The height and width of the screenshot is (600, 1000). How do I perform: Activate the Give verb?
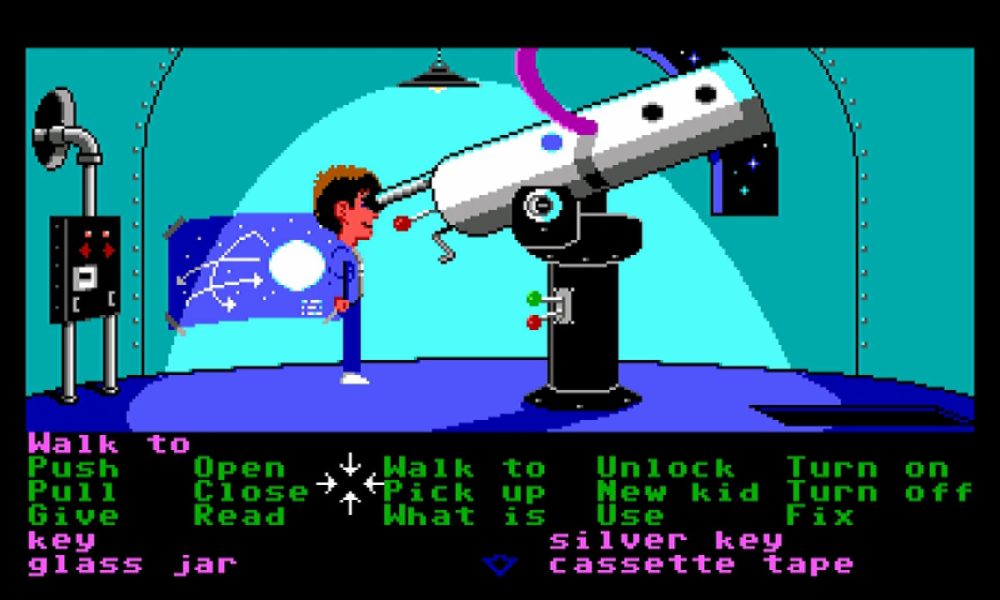73,516
